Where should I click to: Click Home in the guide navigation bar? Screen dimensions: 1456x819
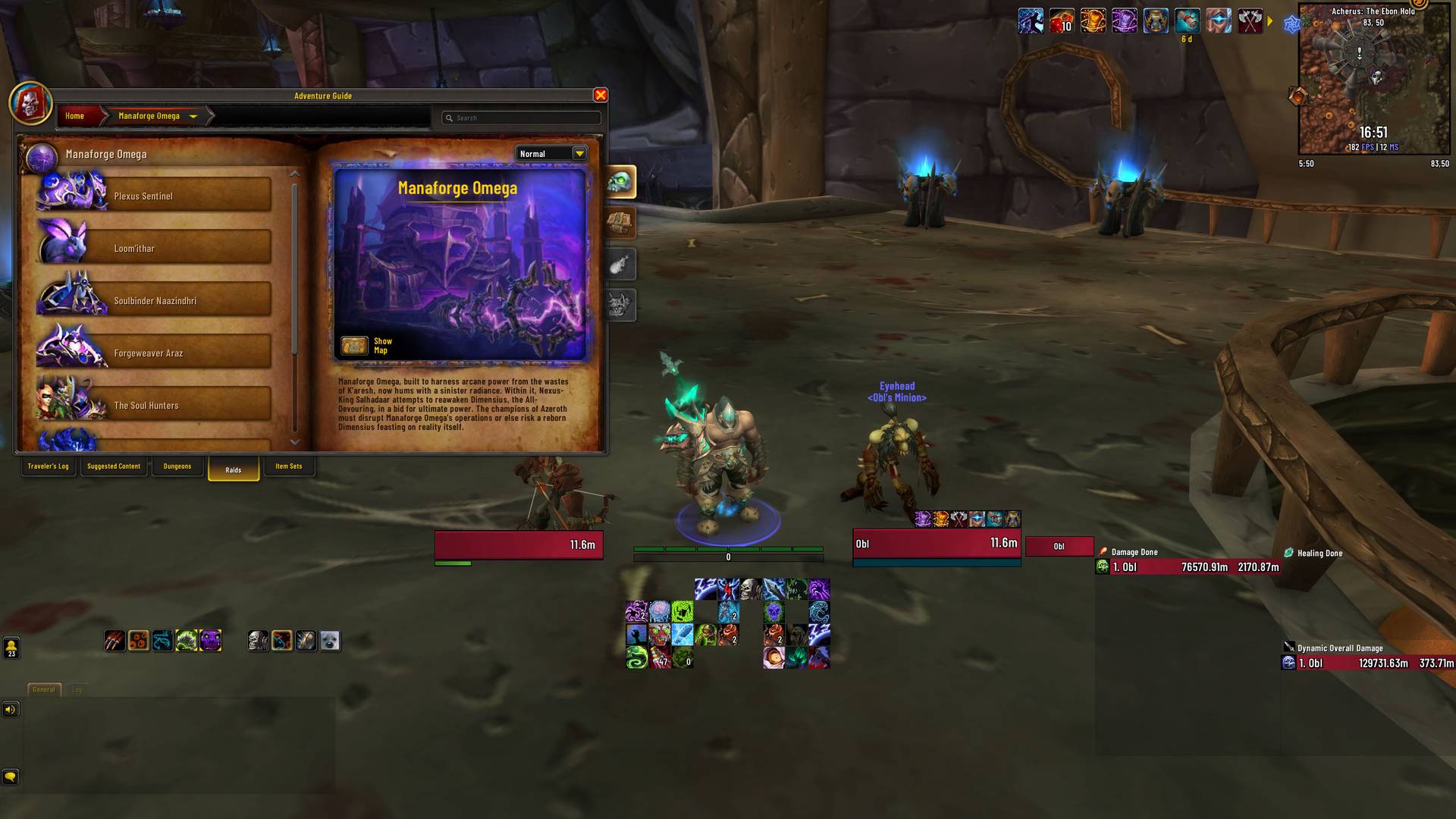pos(75,116)
